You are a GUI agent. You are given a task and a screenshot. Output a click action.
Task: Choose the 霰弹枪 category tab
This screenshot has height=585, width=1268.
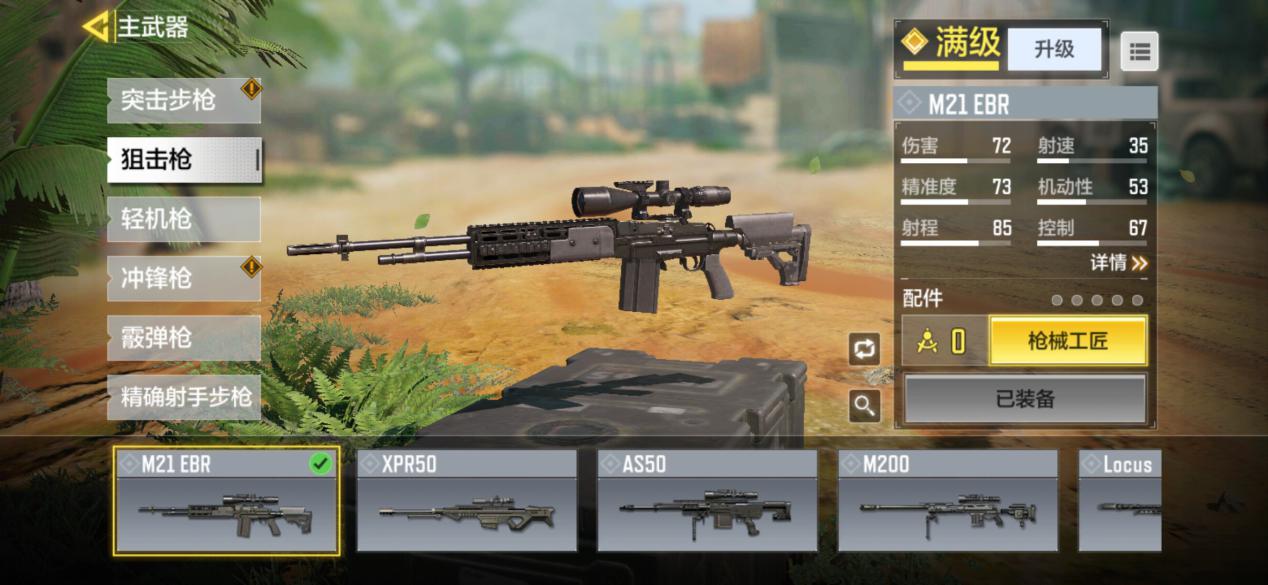click(183, 338)
